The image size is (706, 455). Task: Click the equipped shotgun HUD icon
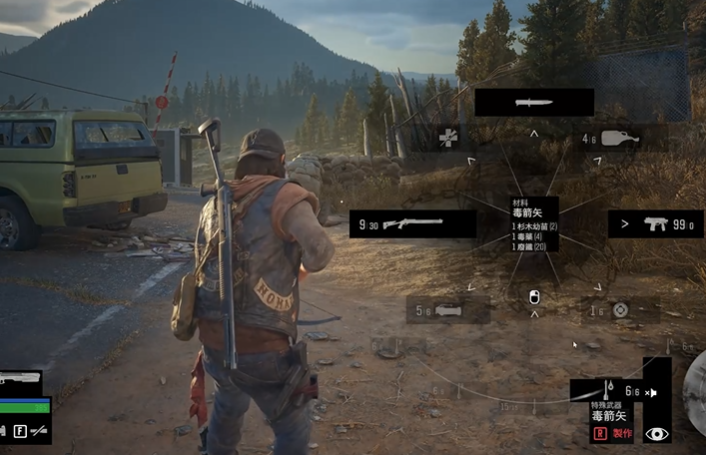point(22,379)
